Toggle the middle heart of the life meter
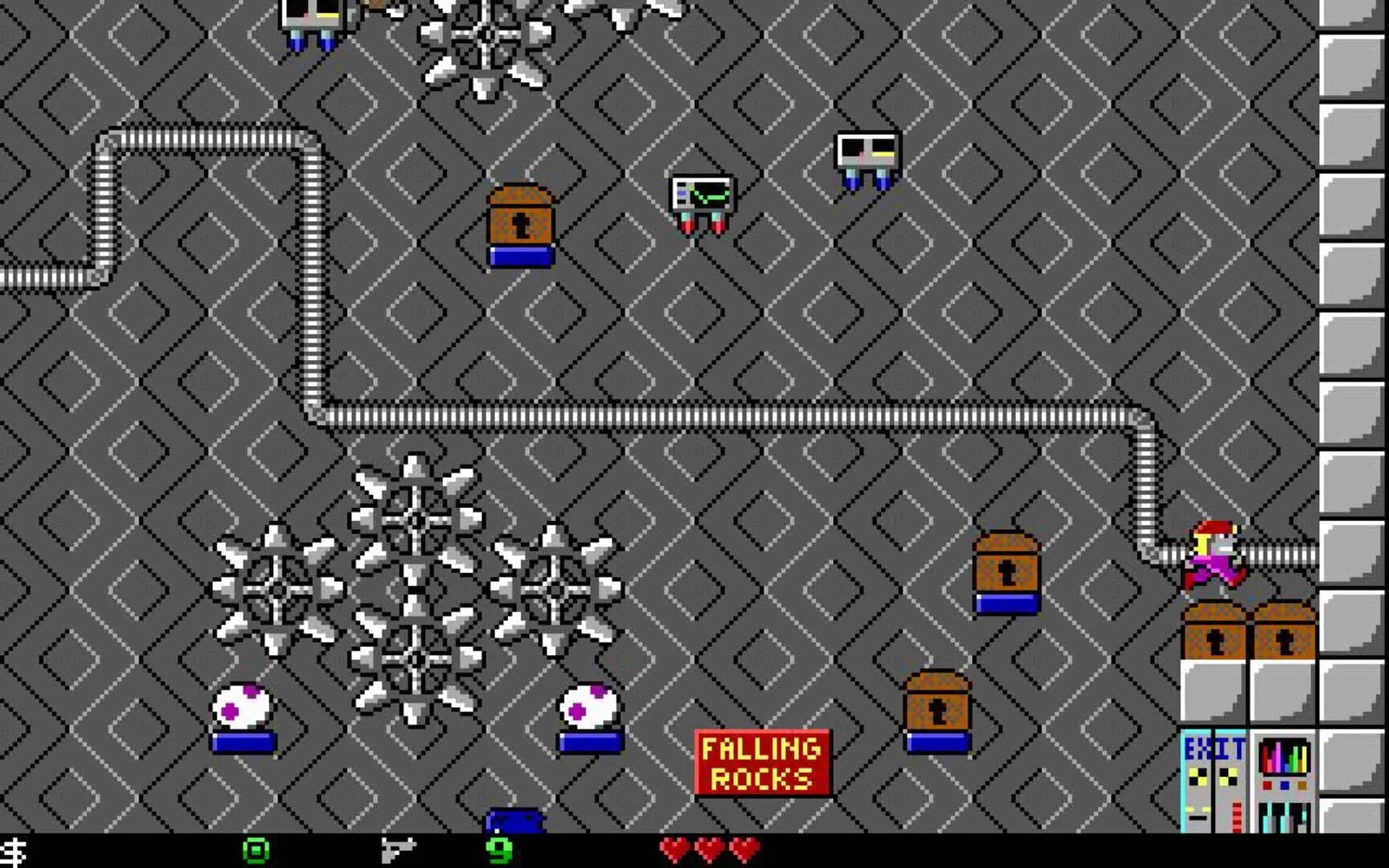This screenshot has width=1389, height=868. pyautogui.click(x=707, y=848)
